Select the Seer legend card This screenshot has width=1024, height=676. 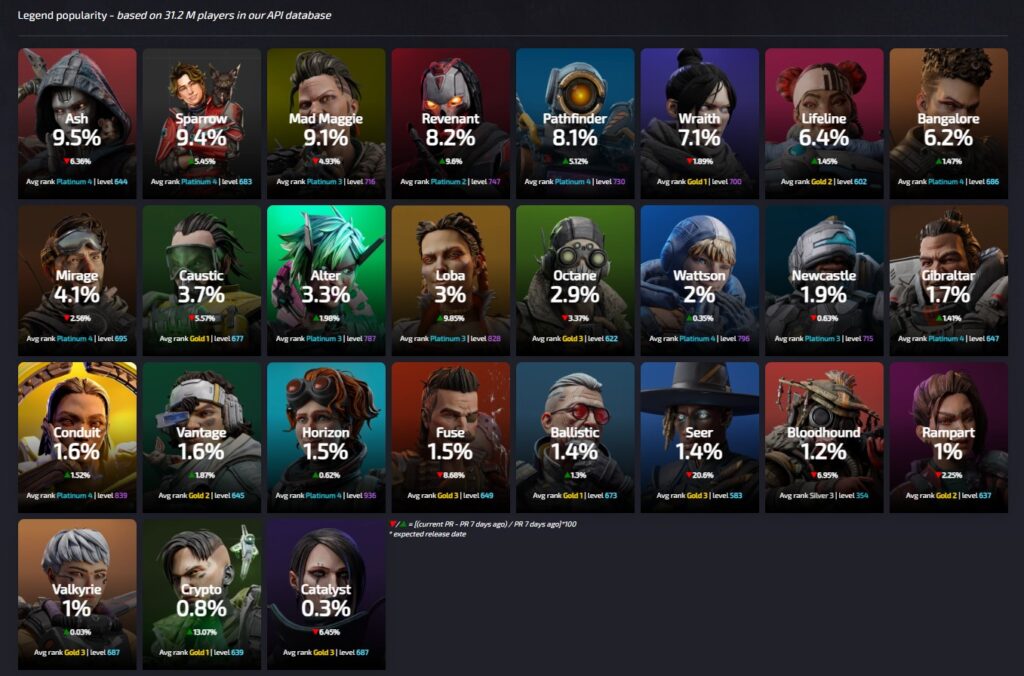(699, 435)
